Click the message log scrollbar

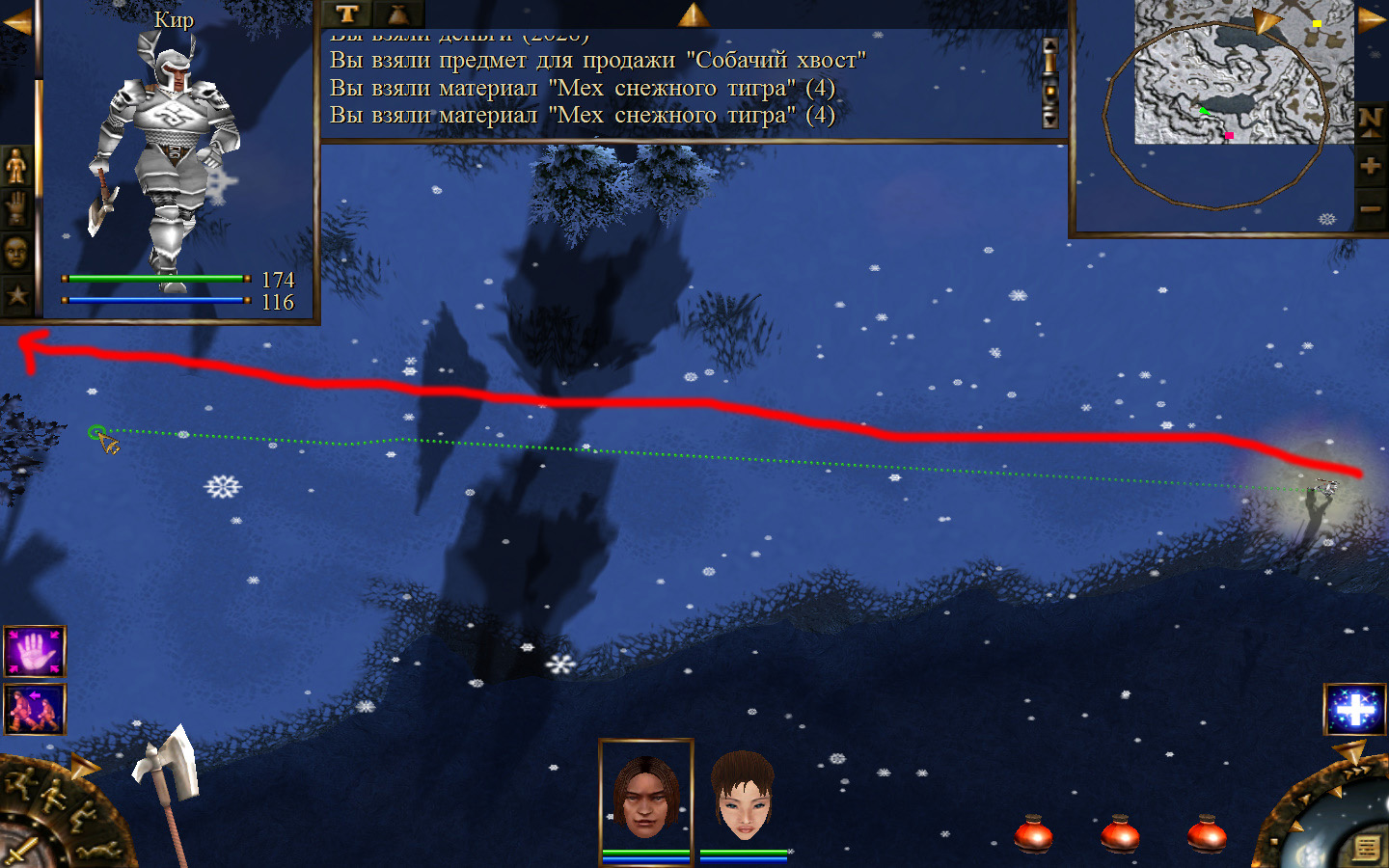tap(1050, 83)
